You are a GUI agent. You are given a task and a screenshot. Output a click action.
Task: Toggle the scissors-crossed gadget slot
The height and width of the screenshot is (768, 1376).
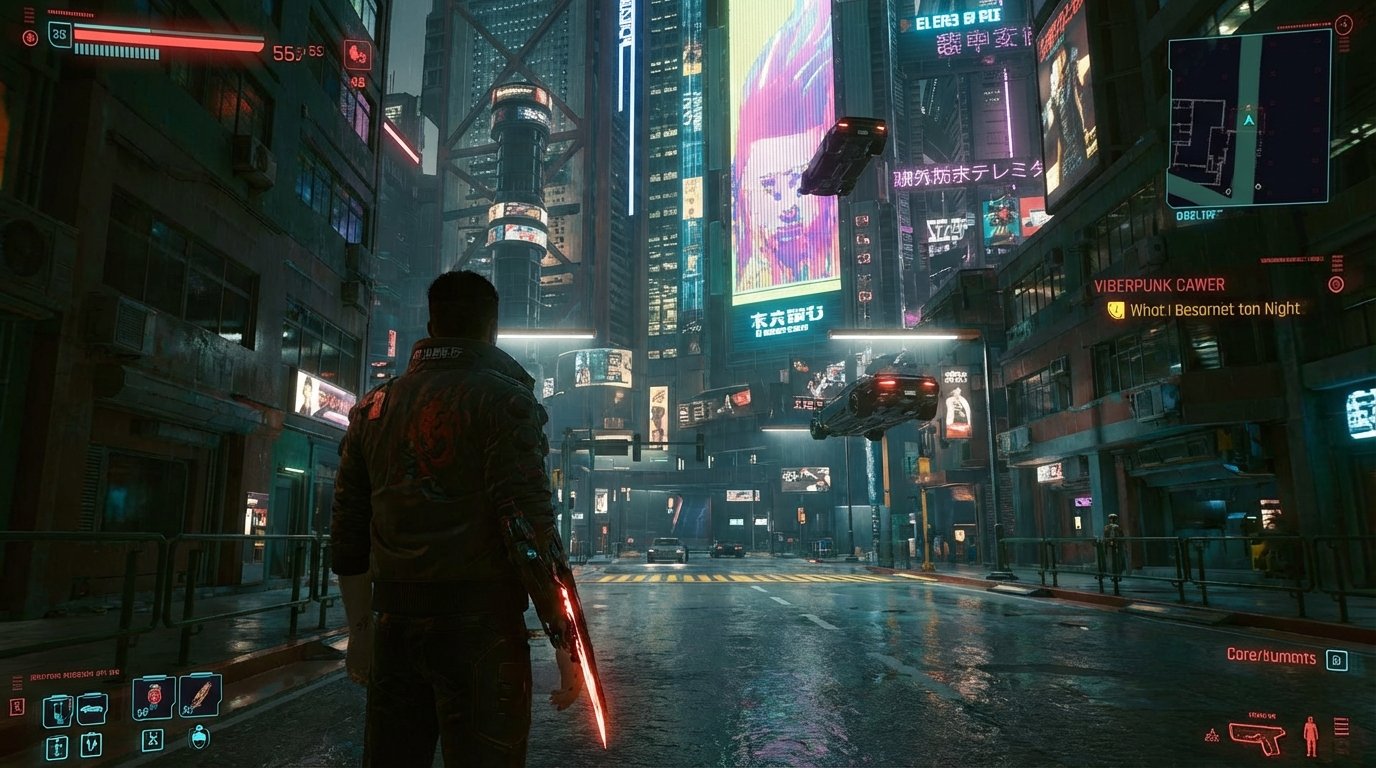click(154, 740)
